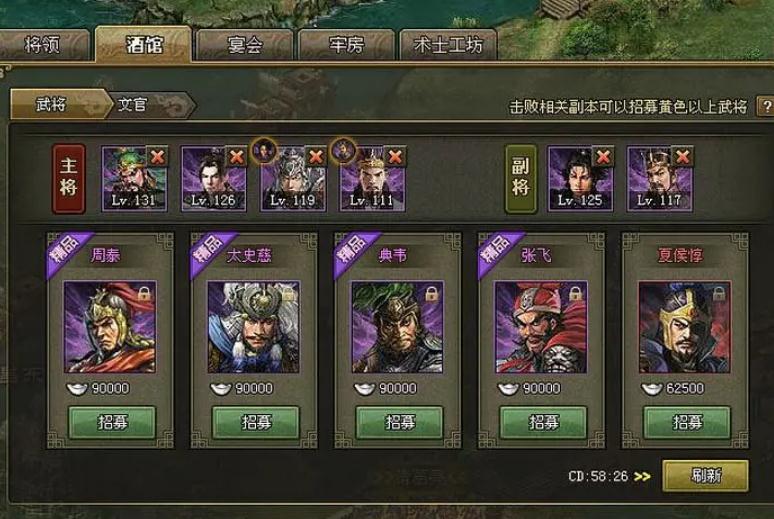
Task: Open the question mark help button
Action: click(765, 106)
